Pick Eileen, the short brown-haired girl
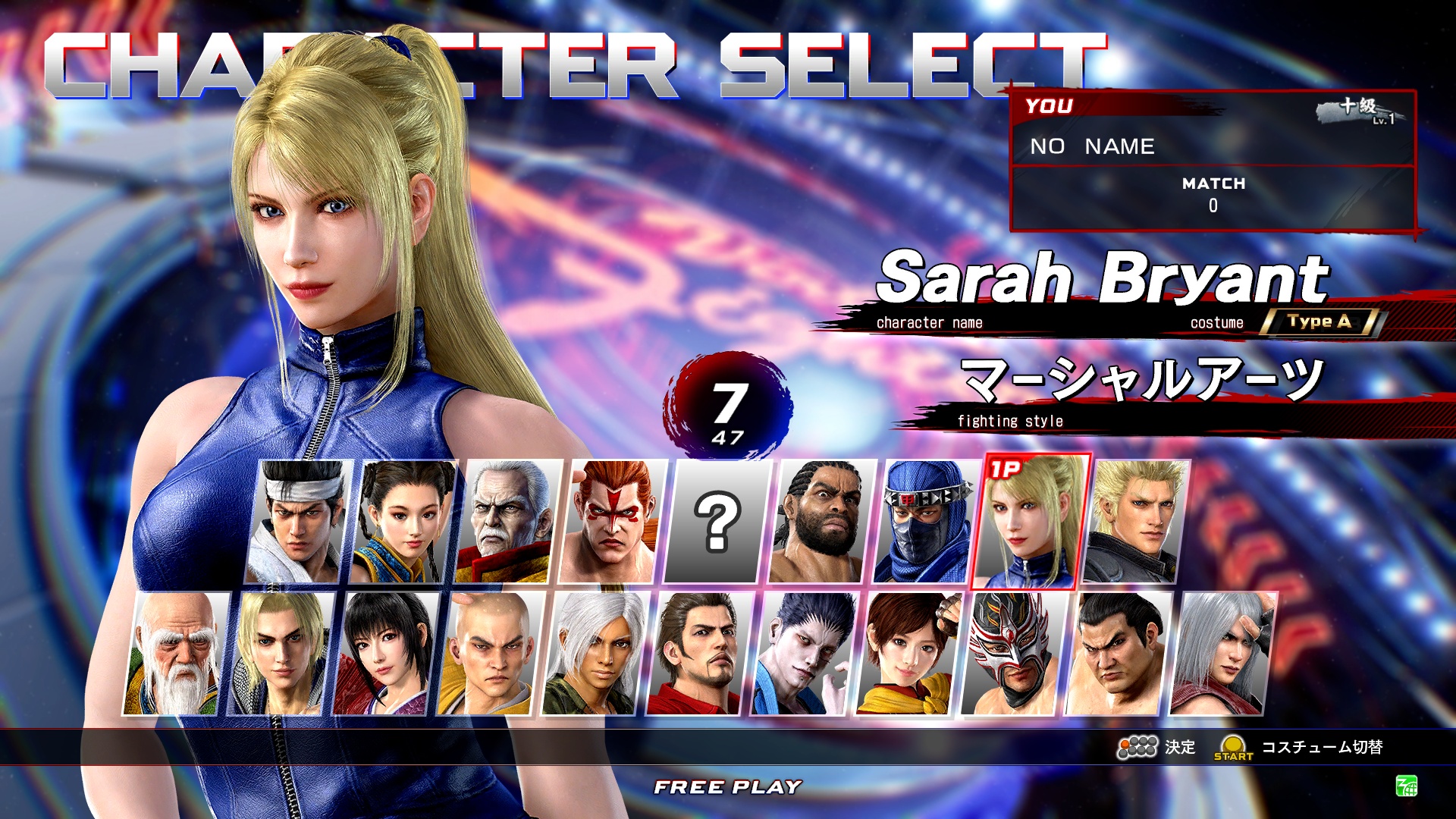Image resolution: width=1456 pixels, height=819 pixels. pyautogui.click(x=908, y=654)
